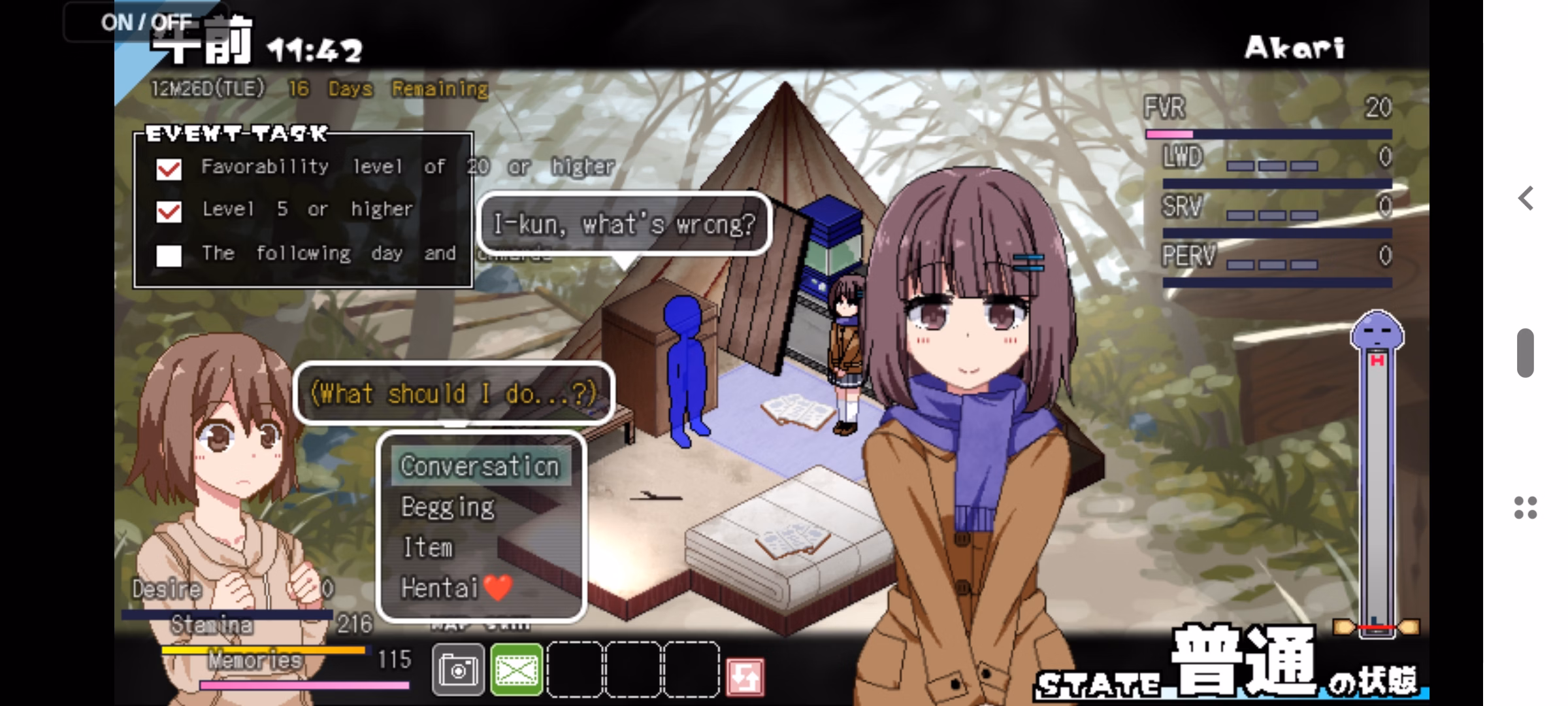Tap the red swap arrows button
The width and height of the screenshot is (1568, 706).
click(x=745, y=676)
